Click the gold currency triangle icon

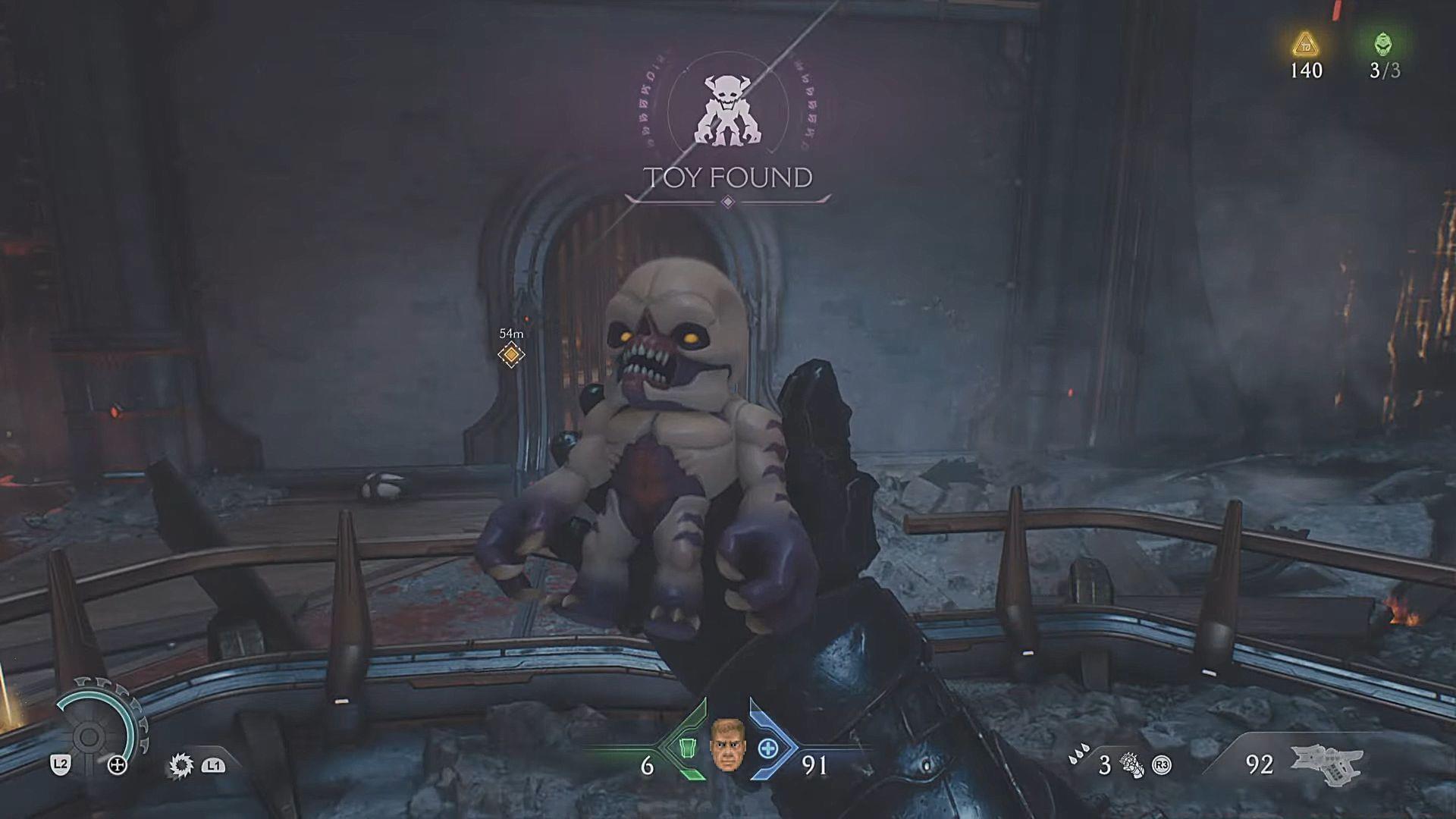coord(1306,44)
